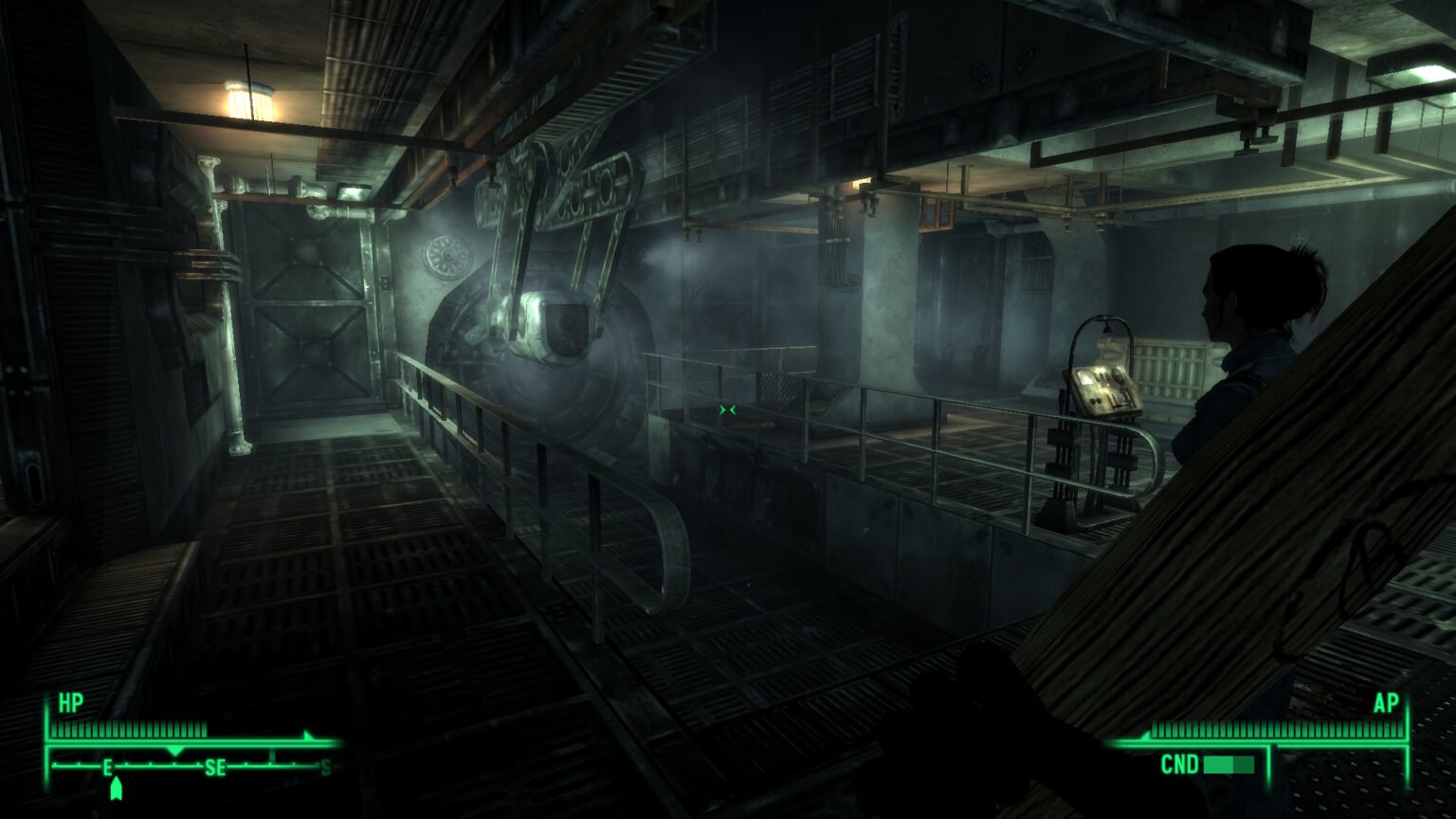Click the marker blip right of the HP bar
Screen dimensions: 1456x819
coord(307,735)
